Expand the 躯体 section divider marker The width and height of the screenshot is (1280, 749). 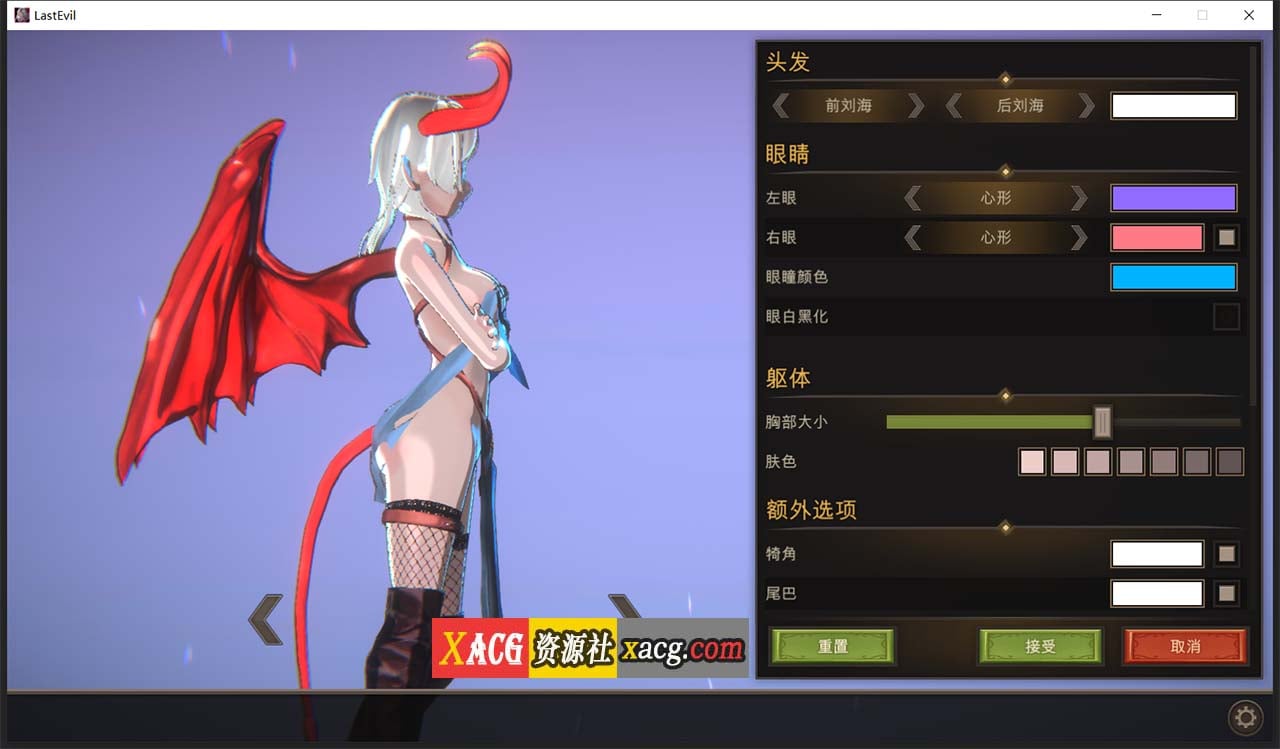(1004, 396)
